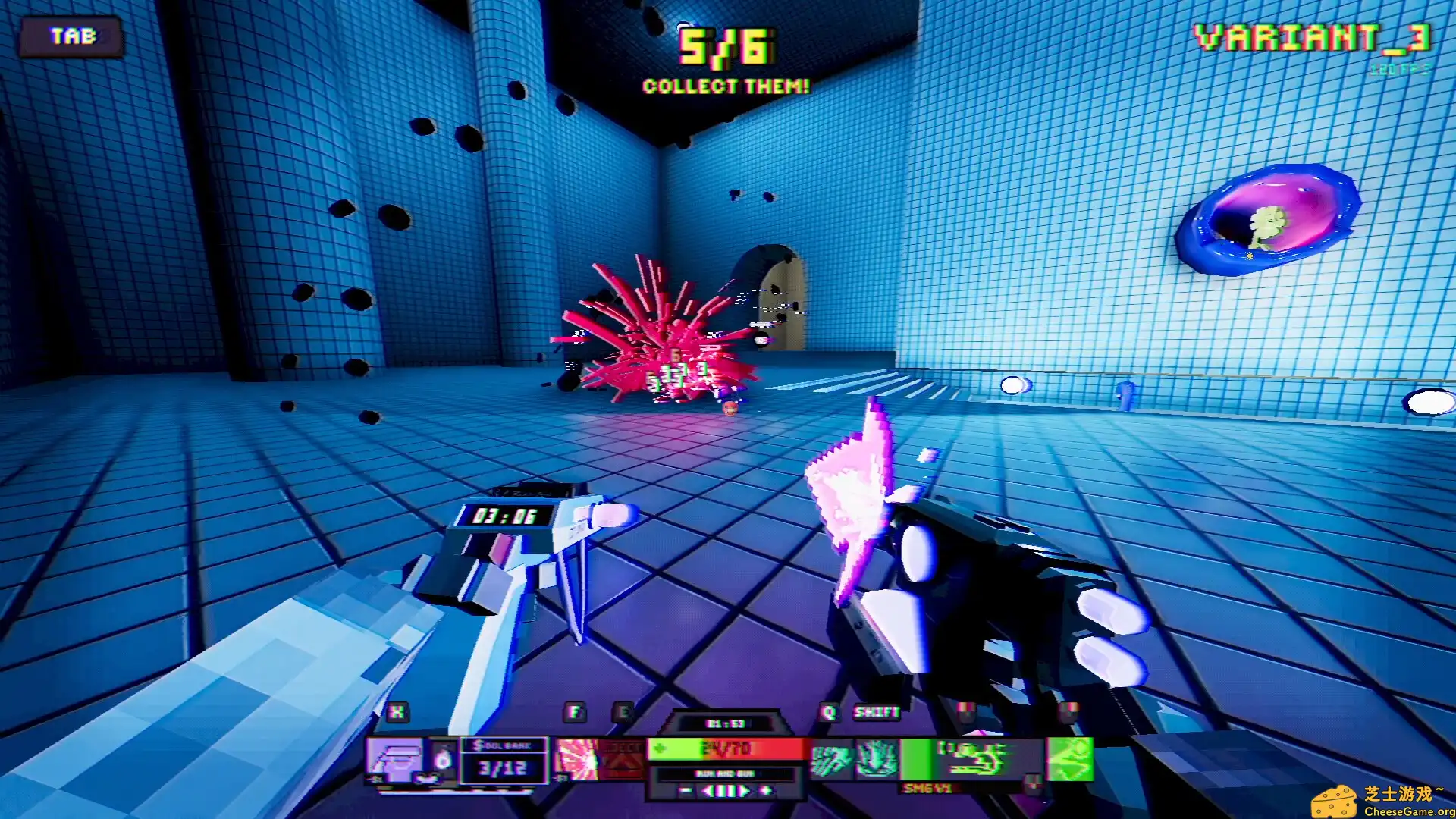Image resolution: width=1456 pixels, height=819 pixels.
Task: Toggle the SHIFT keybind indicator
Action: pyautogui.click(x=877, y=713)
